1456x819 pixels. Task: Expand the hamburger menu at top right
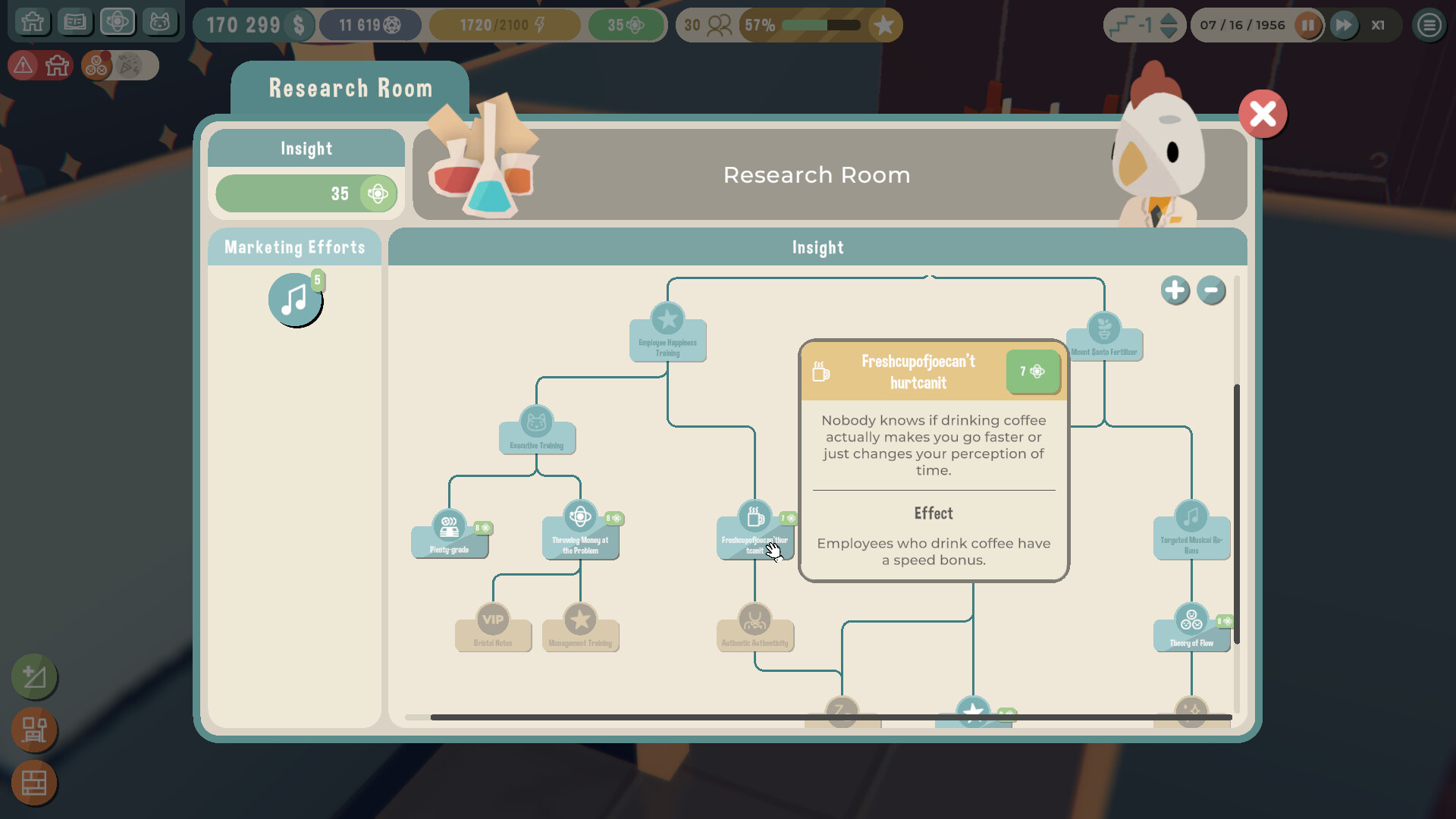tap(1429, 25)
